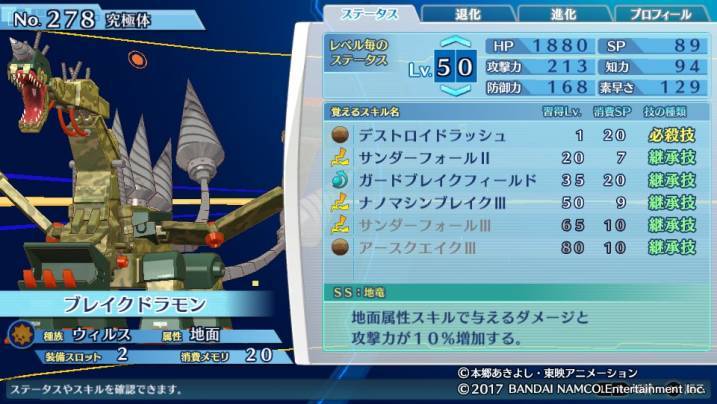
Task: Select the greyed サンダーフォールIII skill row
Action: coord(514,225)
